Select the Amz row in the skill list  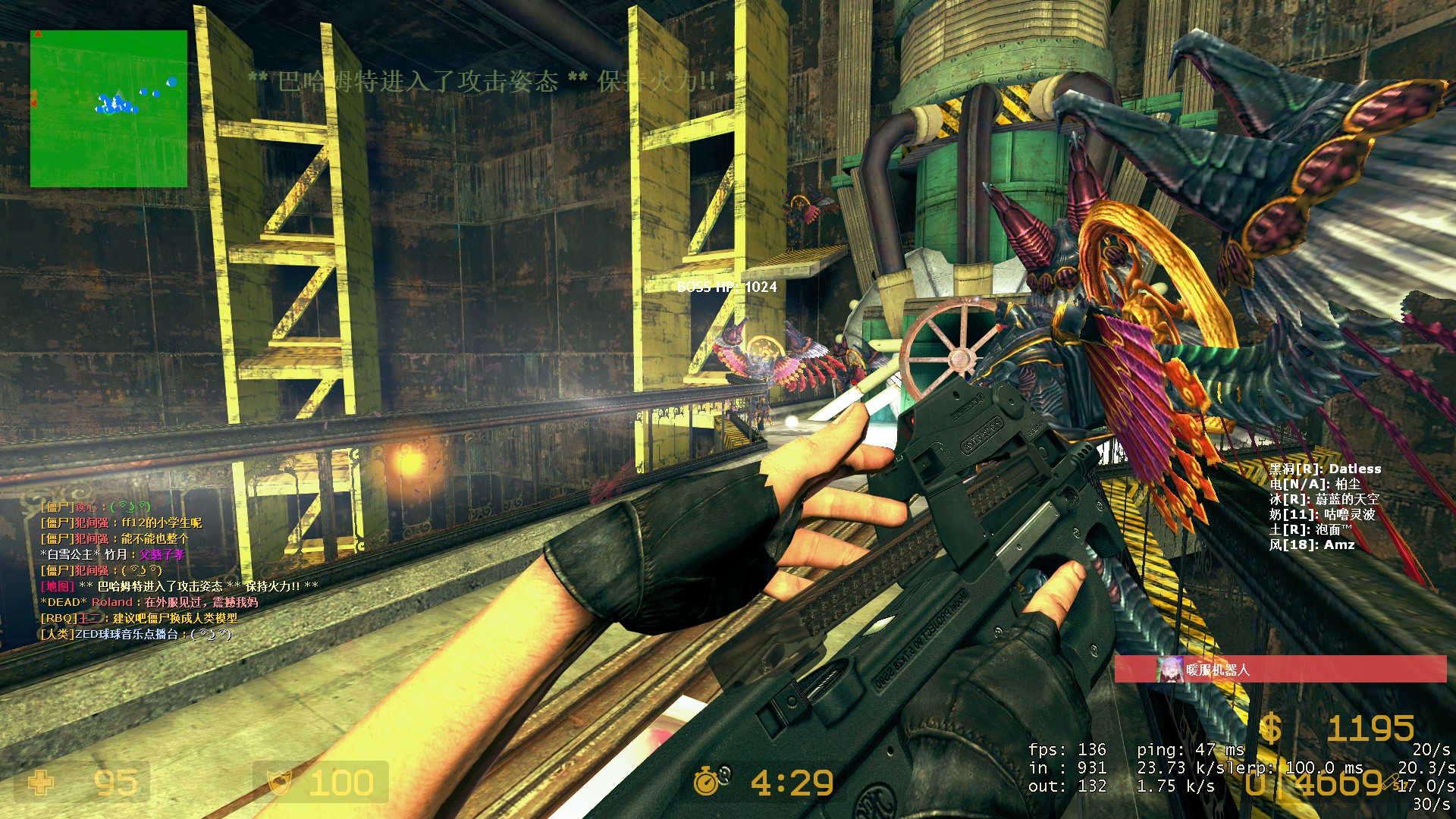[1311, 544]
